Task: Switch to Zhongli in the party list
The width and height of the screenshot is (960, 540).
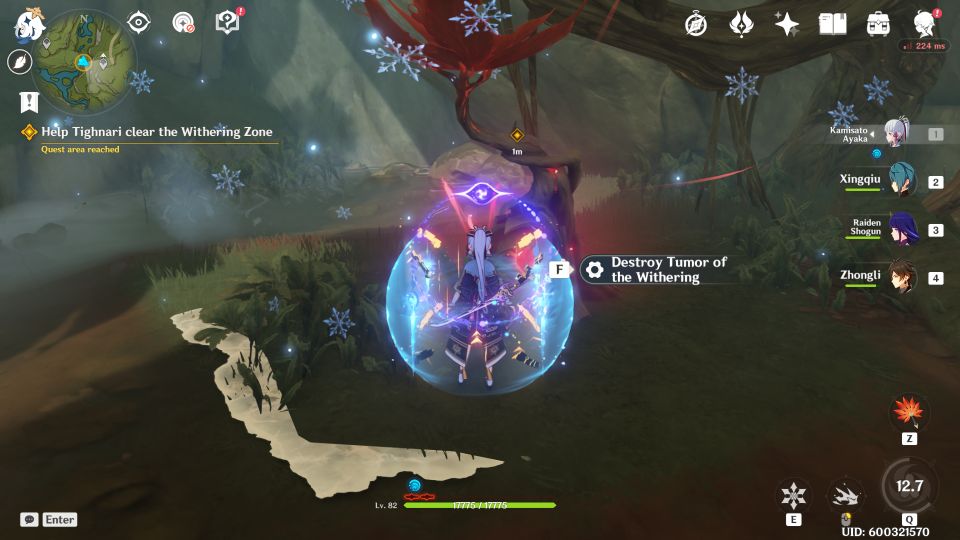Action: coord(901,277)
